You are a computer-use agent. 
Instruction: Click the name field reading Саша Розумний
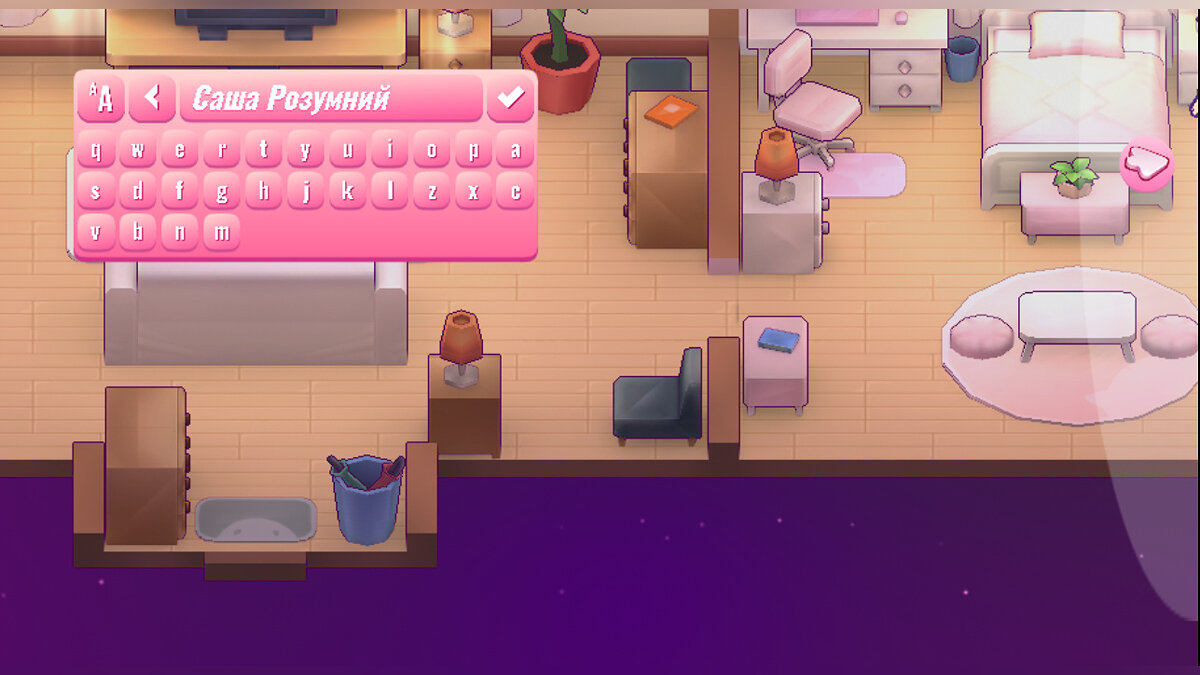pos(330,98)
